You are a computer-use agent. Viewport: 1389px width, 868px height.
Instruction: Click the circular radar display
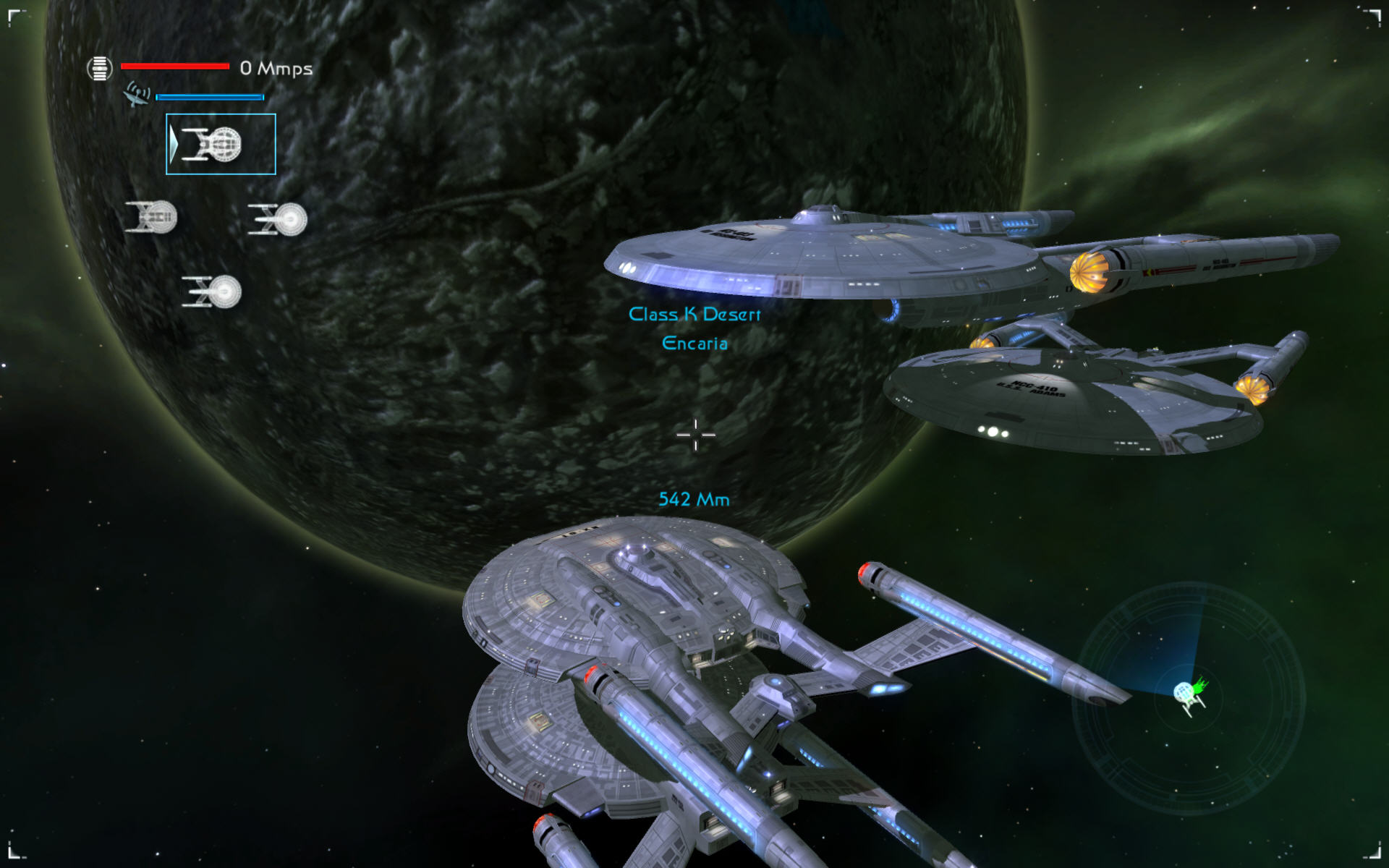(1189, 698)
